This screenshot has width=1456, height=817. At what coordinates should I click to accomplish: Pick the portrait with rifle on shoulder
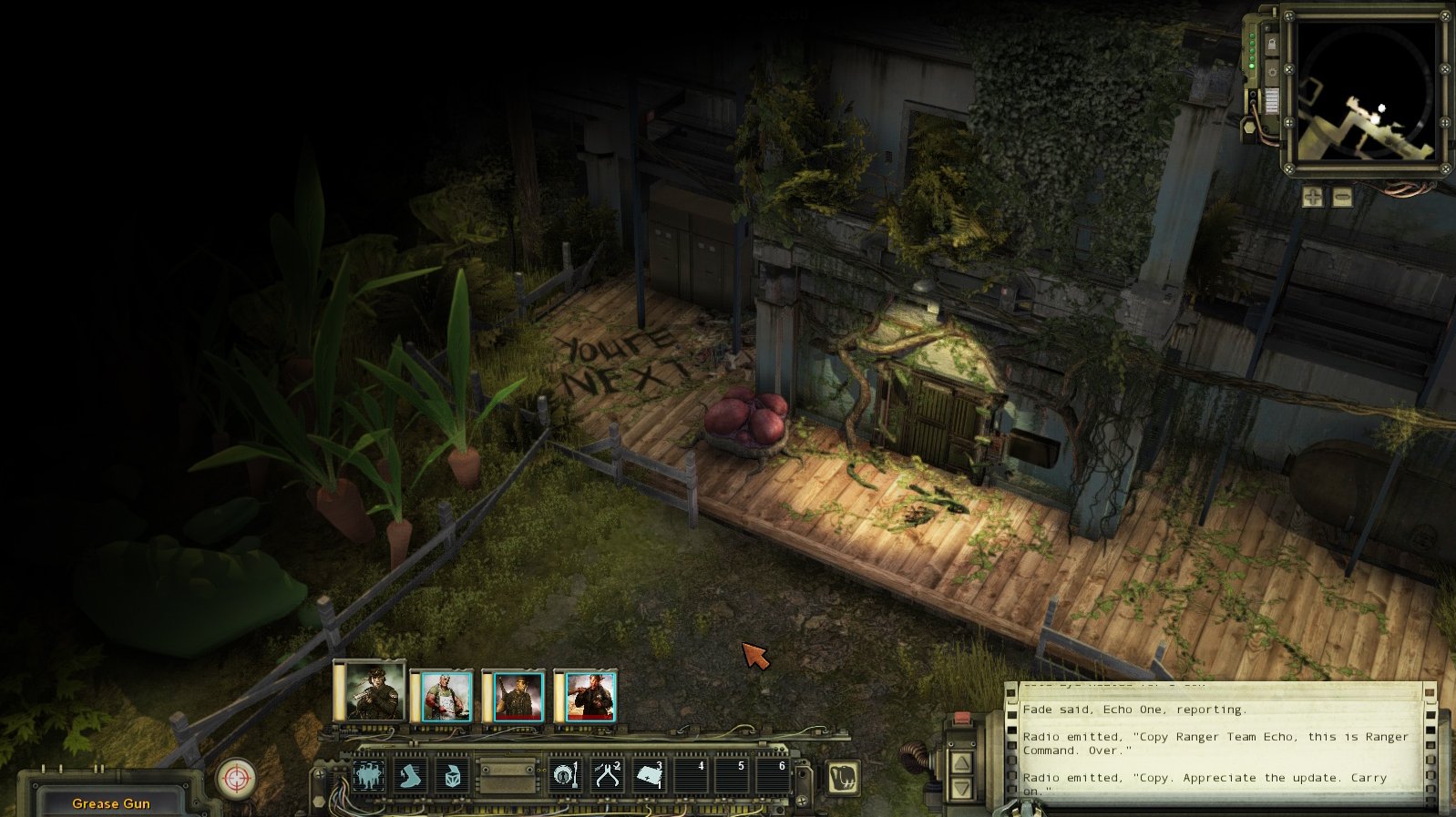tap(590, 698)
